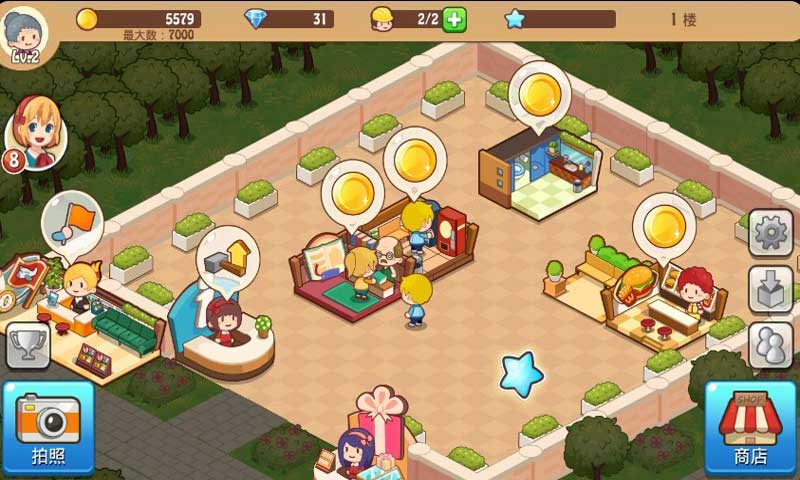Viewport: 800px width, 480px height.
Task: Collect the coin bubble above the burger shop
Action: [x=664, y=225]
